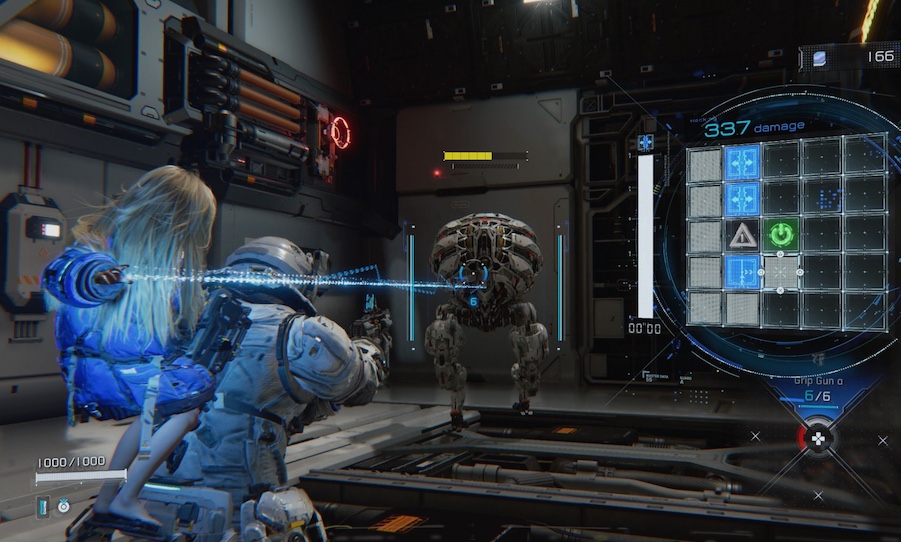Choose the highlighted cursor tile in the grid

tap(781, 272)
